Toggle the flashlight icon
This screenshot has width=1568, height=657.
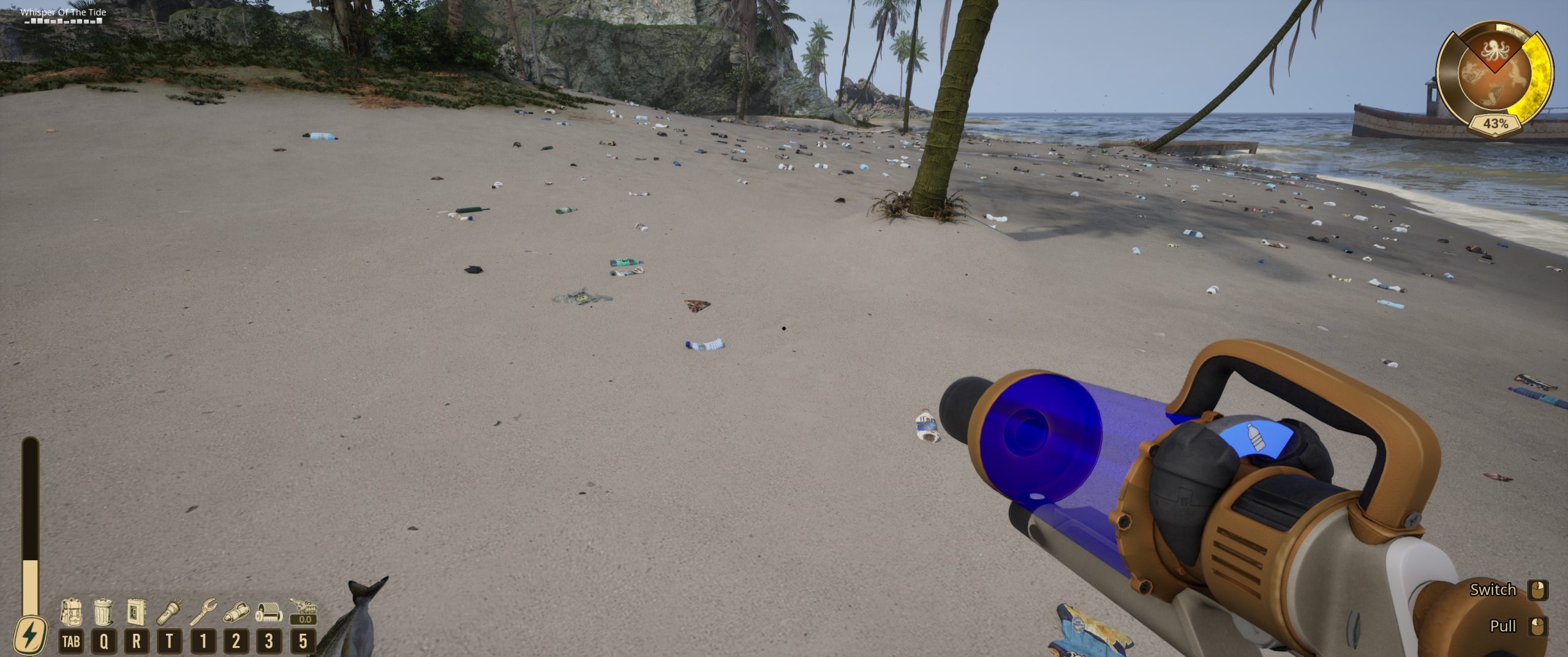click(170, 612)
